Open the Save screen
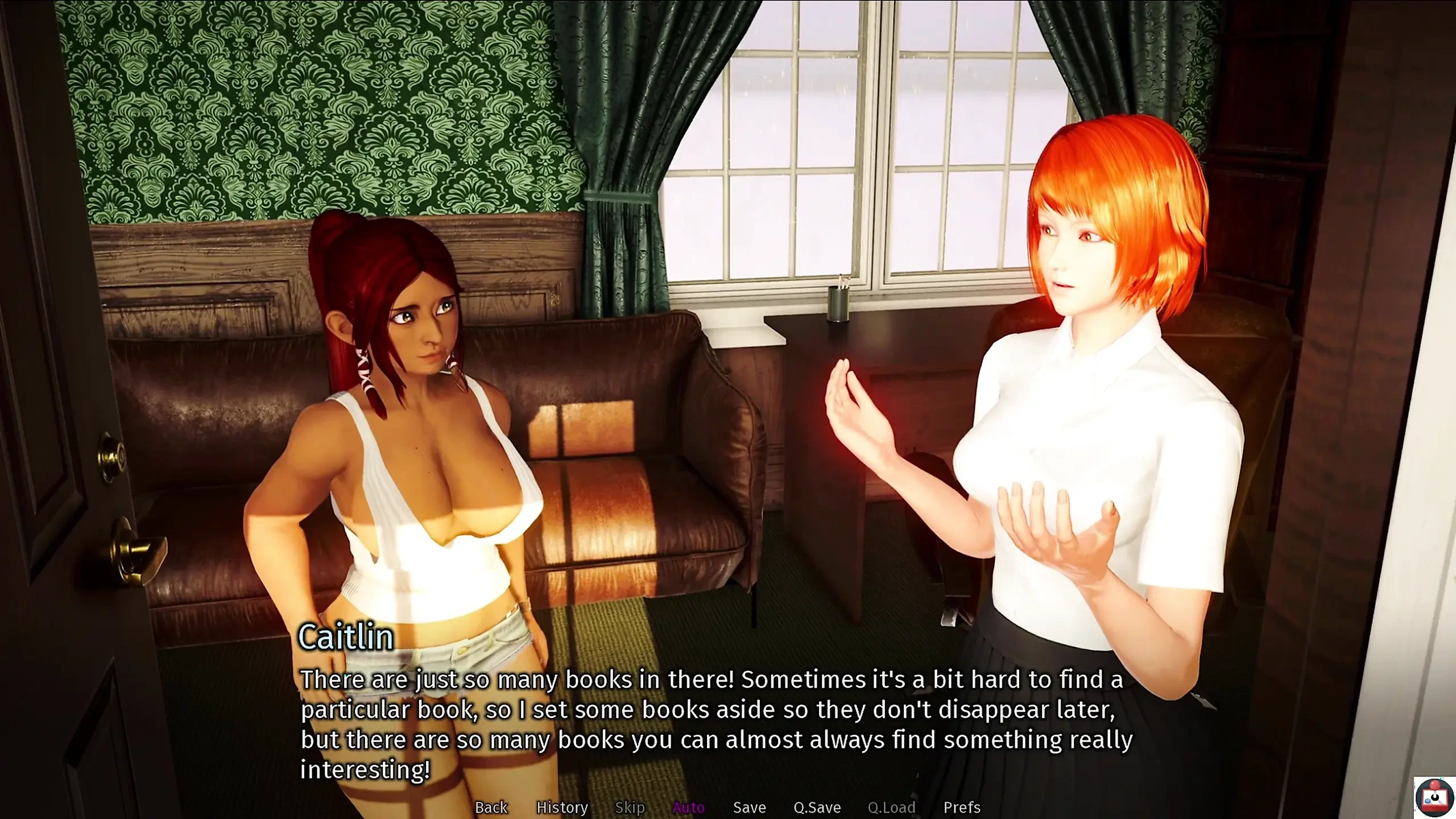The image size is (1456, 819). (x=750, y=807)
